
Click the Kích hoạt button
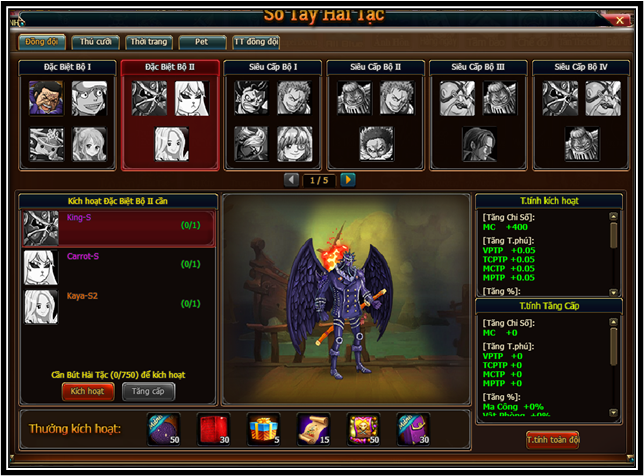click(88, 392)
